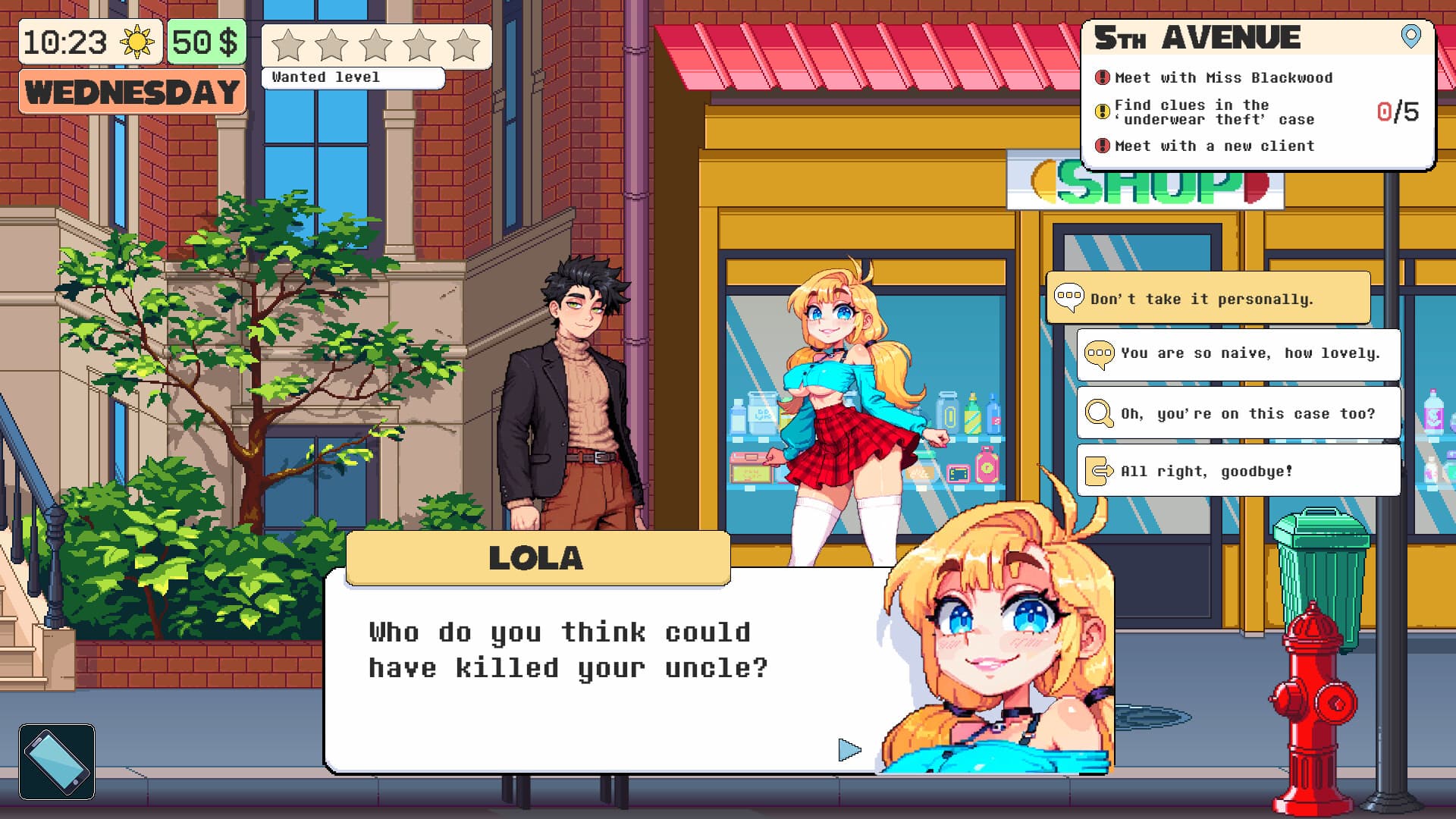Advance dialogue with the blue arrow
1456x819 pixels.
coord(849,750)
